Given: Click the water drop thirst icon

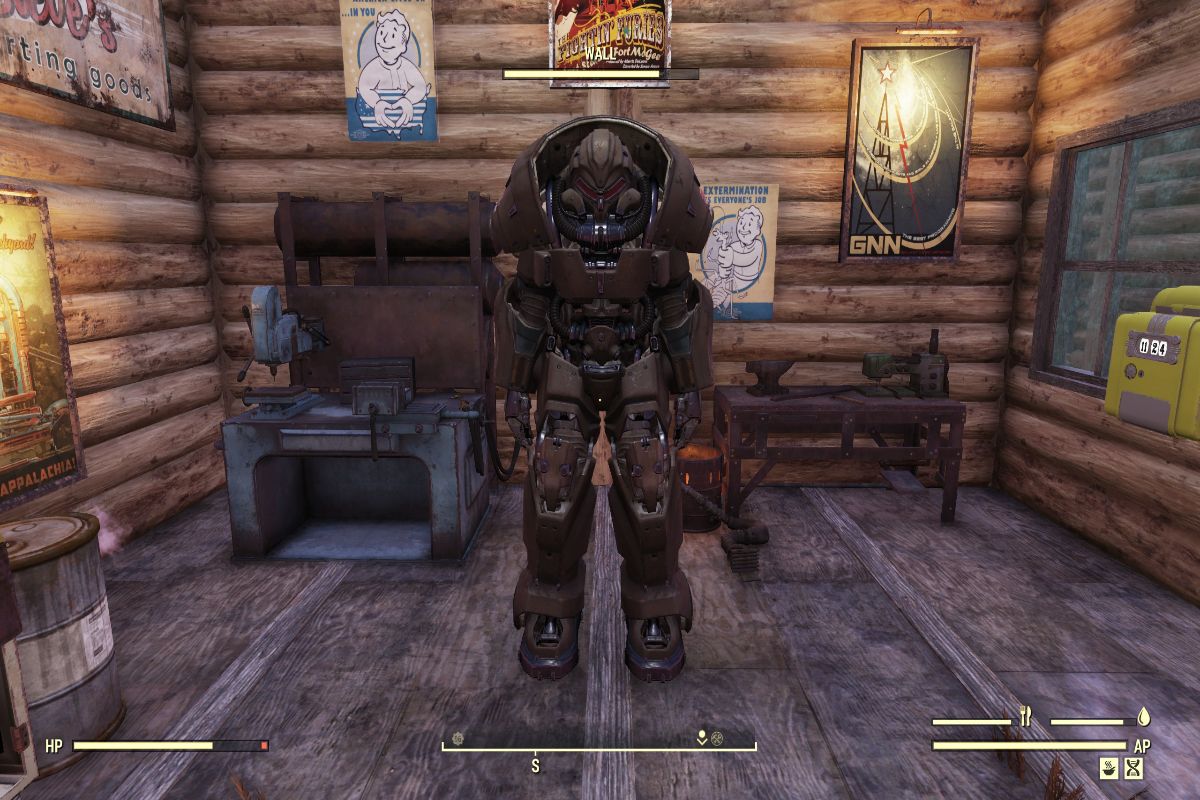Looking at the screenshot, I should tap(1143, 716).
